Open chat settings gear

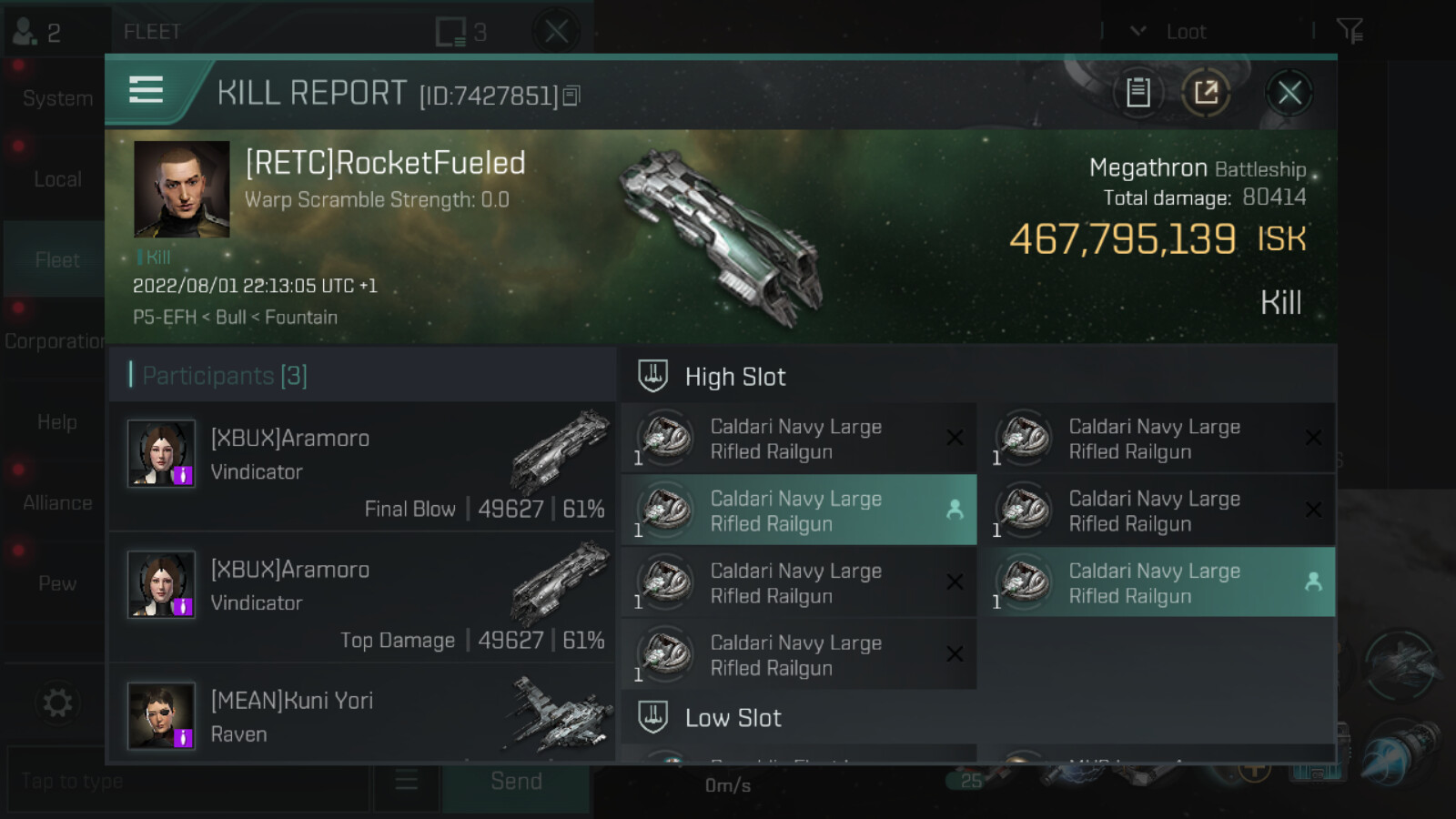click(x=57, y=703)
